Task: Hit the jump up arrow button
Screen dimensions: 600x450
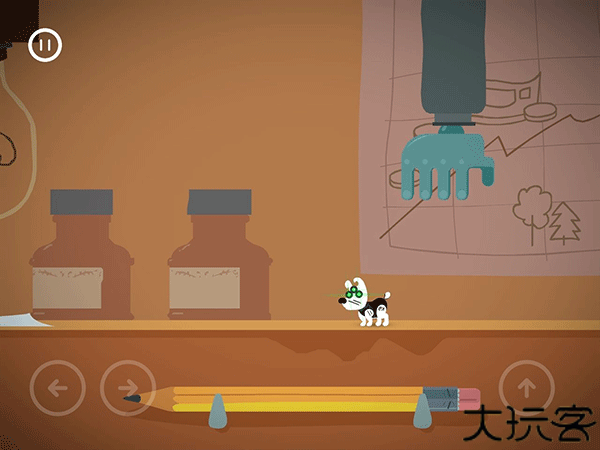Action: tap(526, 385)
